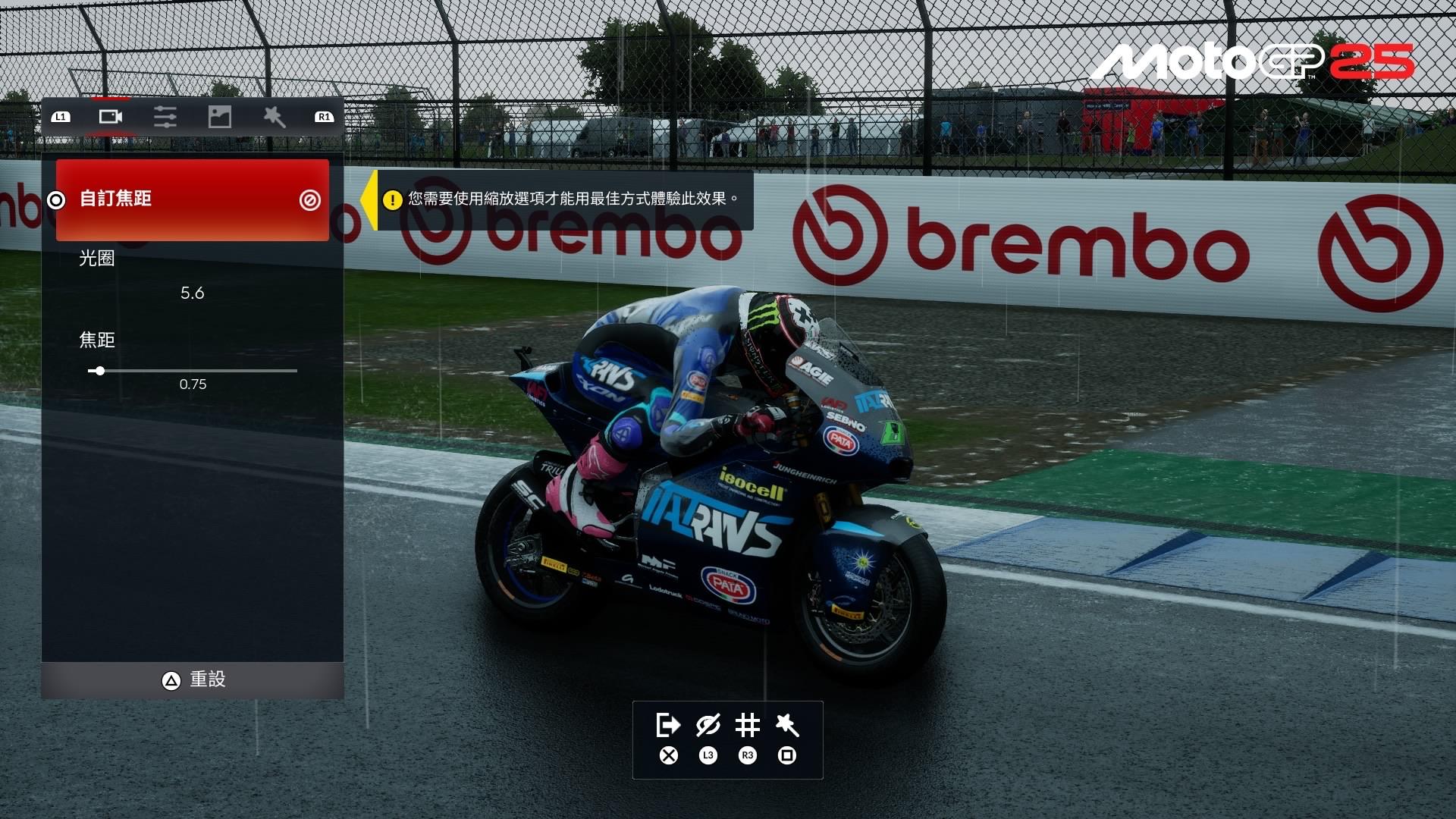Open the adjustment sliders panel

click(x=165, y=117)
